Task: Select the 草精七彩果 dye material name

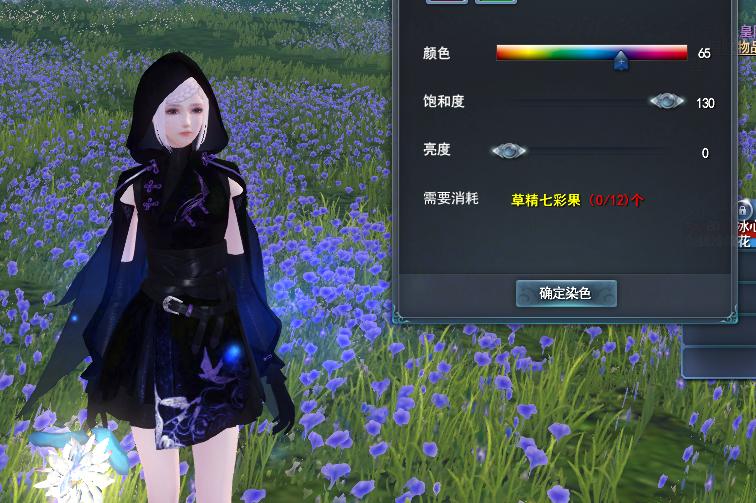Action: (546, 200)
